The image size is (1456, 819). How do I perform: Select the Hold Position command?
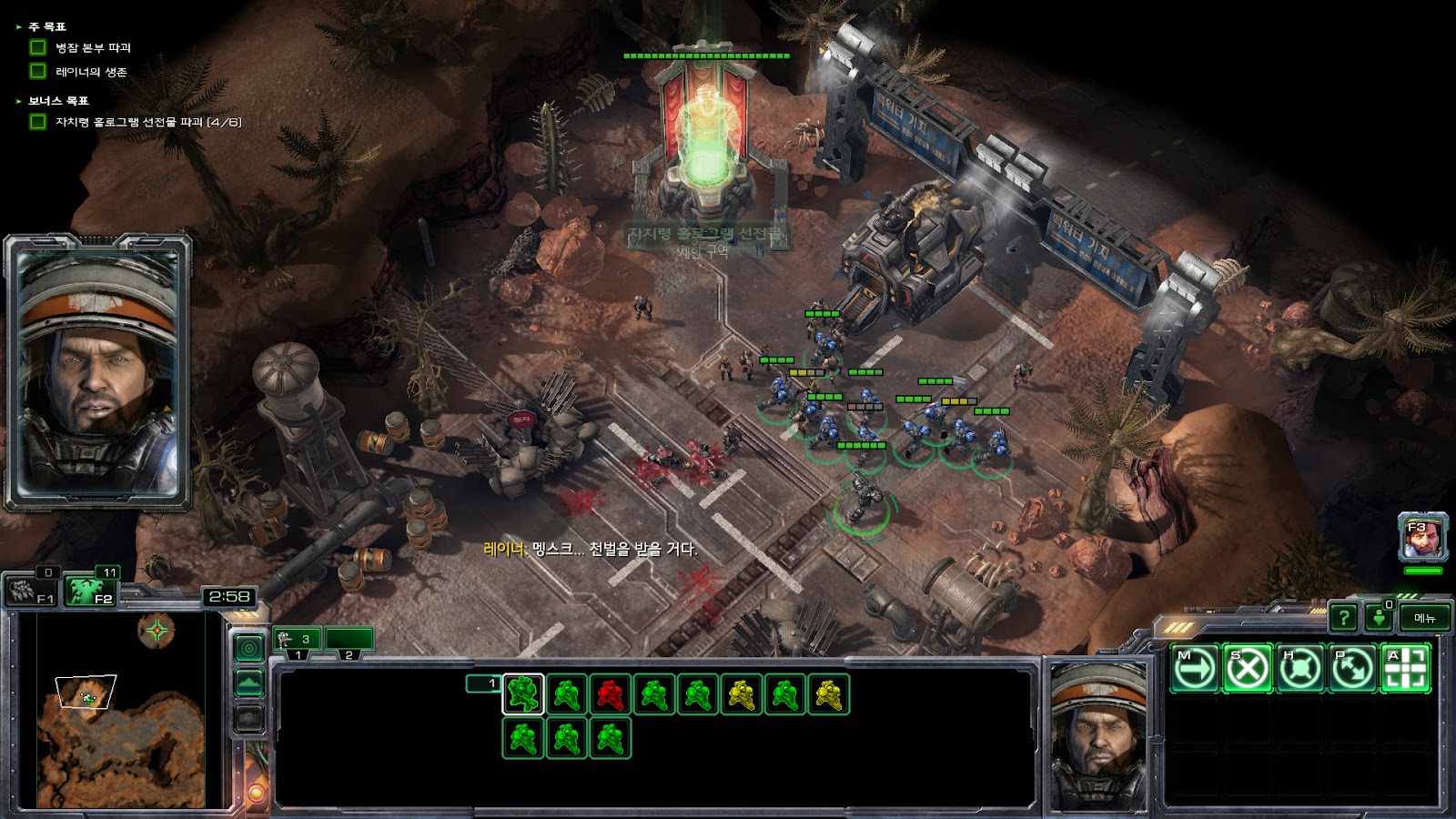1300,669
